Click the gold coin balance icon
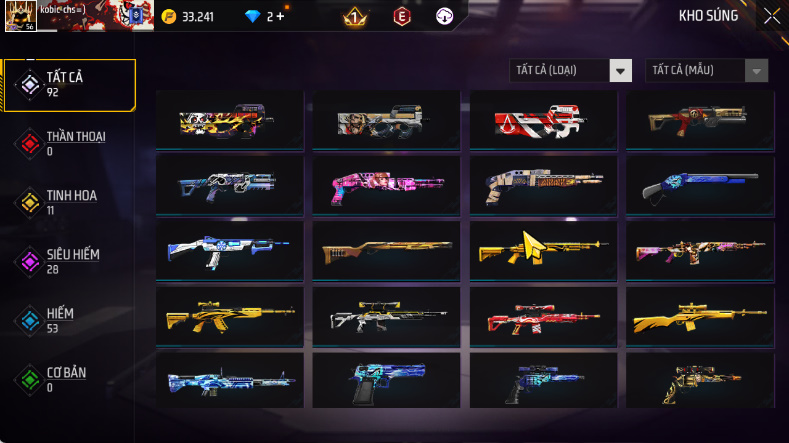Screen dimensions: 789x443 pos(168,16)
